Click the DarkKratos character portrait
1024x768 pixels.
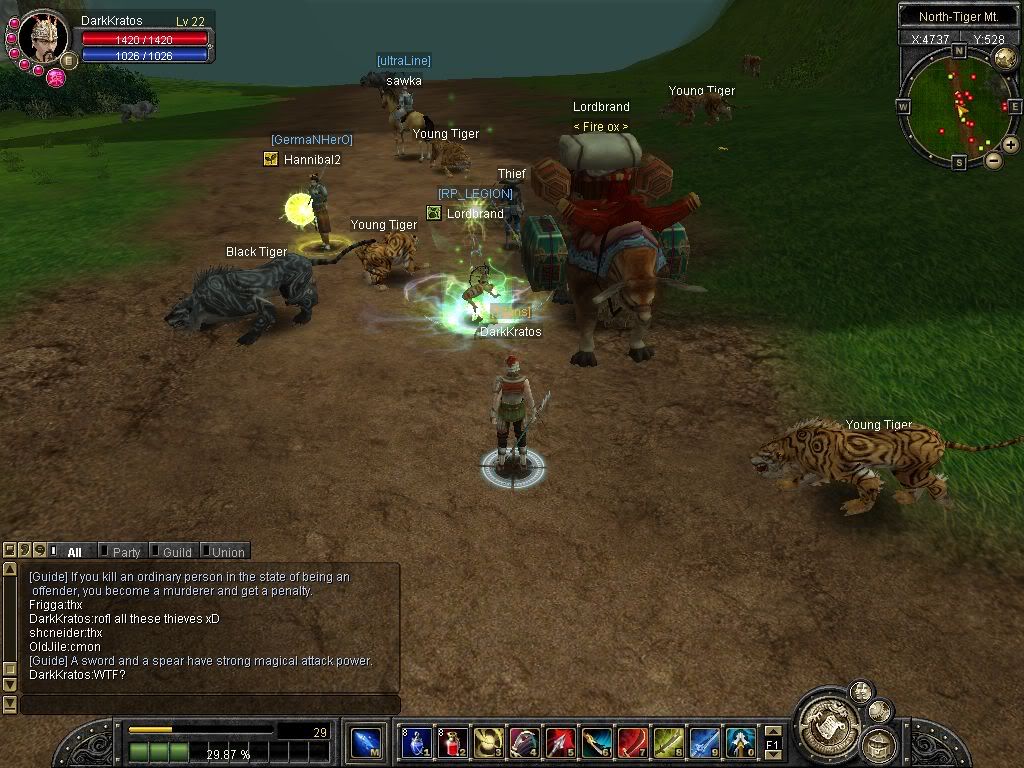coord(43,37)
